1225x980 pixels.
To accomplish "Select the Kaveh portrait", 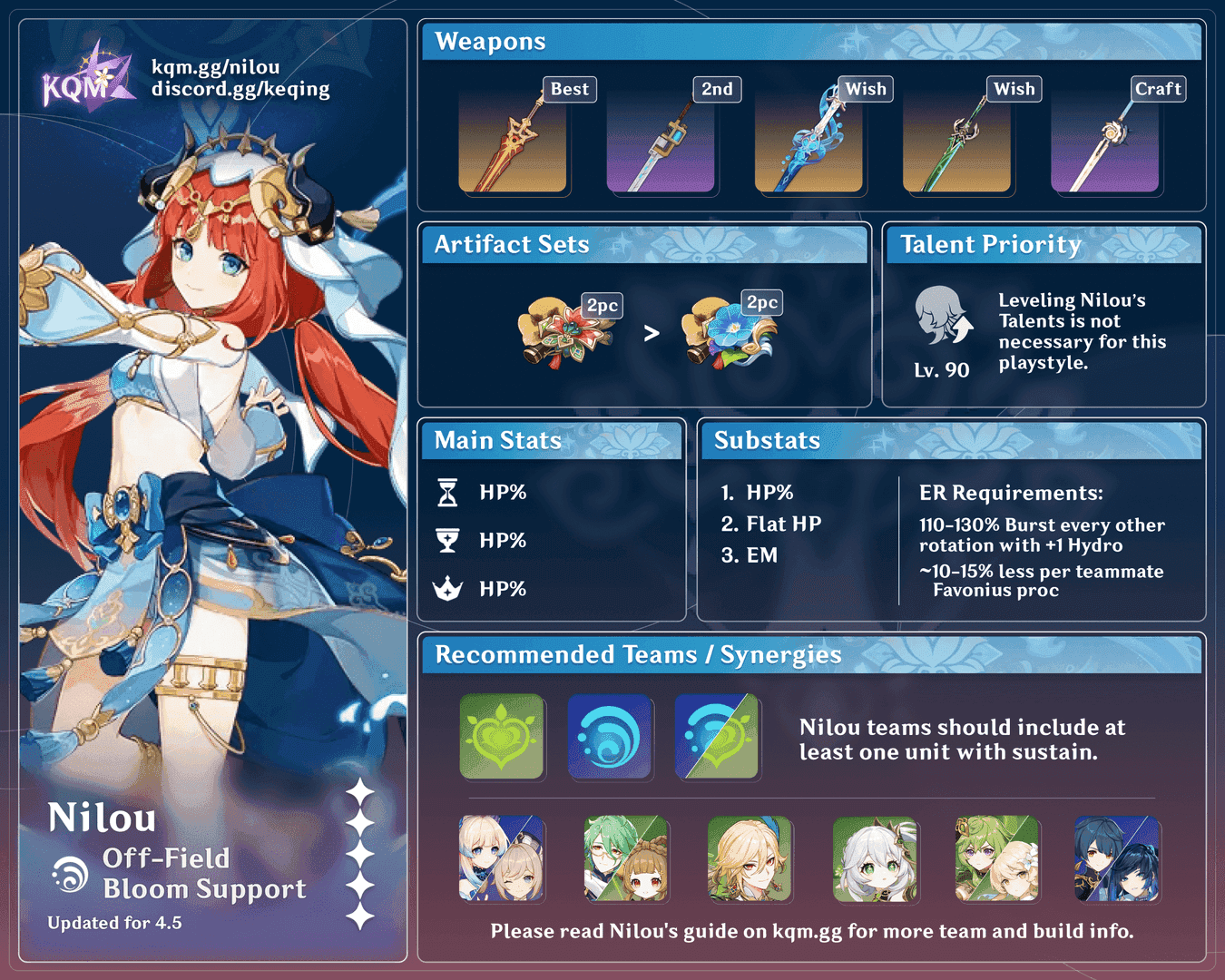I will click(750, 858).
